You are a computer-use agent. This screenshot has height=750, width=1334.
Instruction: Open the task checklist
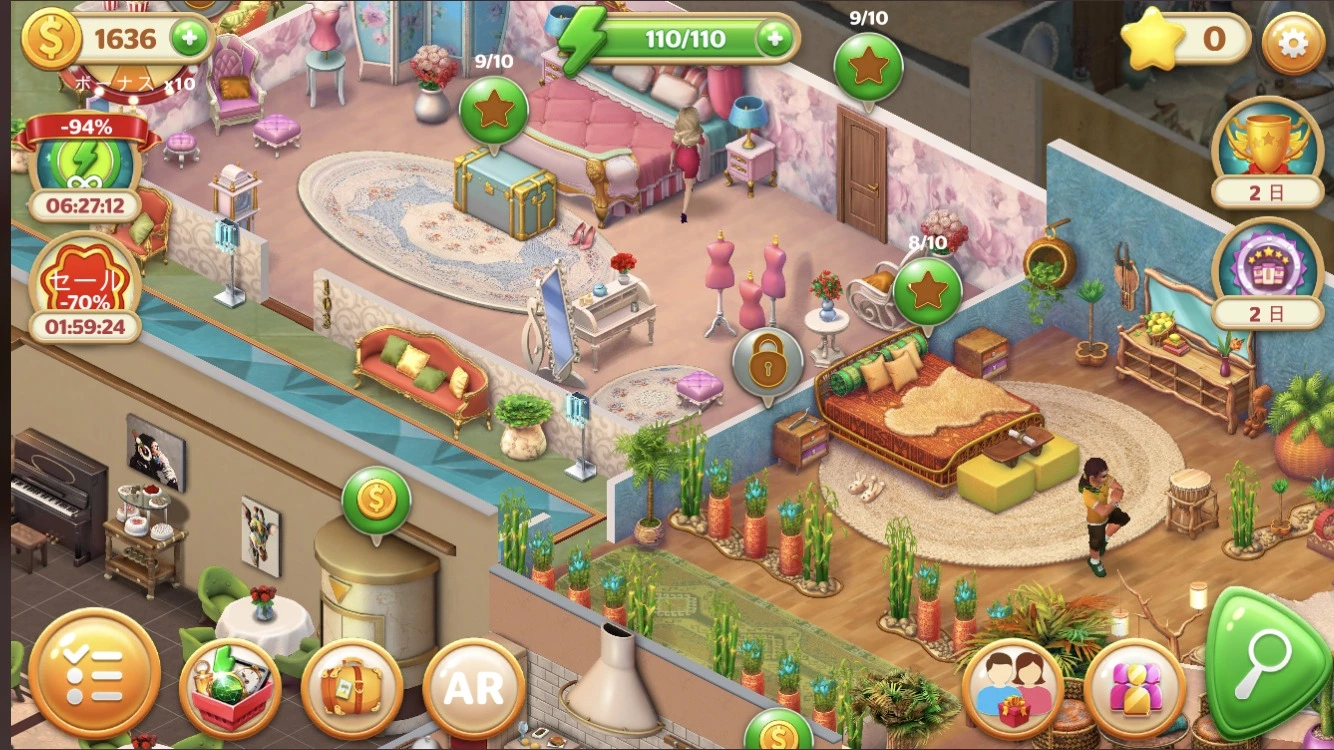pyautogui.click(x=94, y=672)
